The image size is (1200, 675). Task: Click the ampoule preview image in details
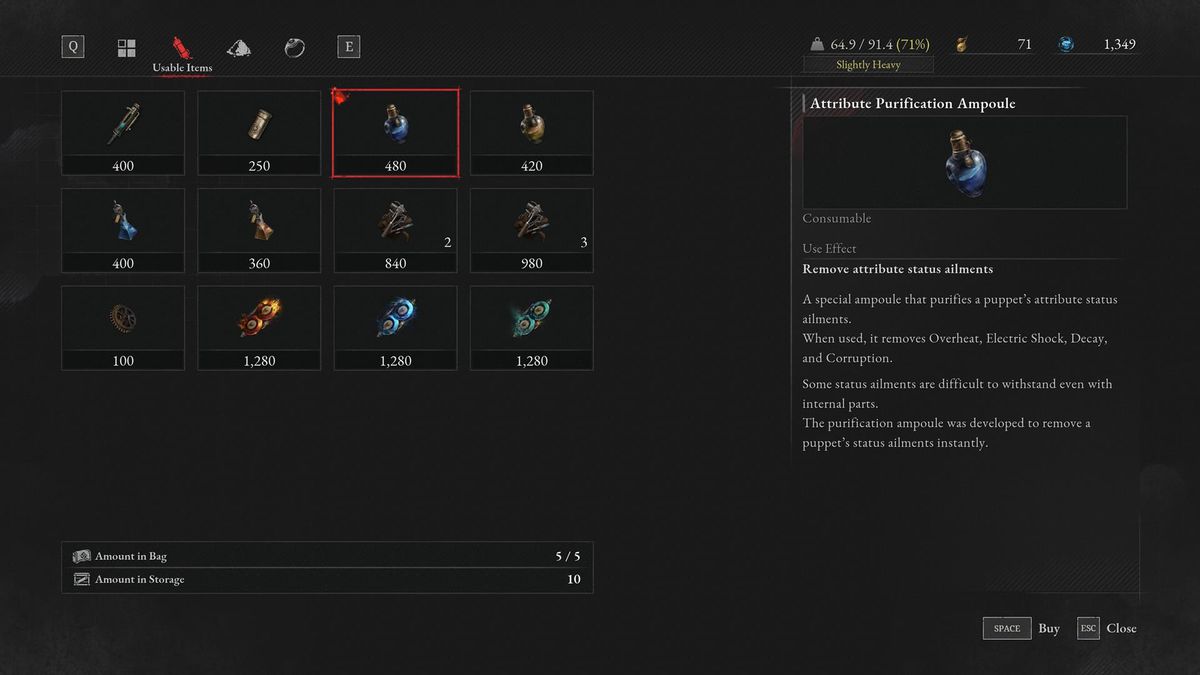pyautogui.click(x=964, y=162)
